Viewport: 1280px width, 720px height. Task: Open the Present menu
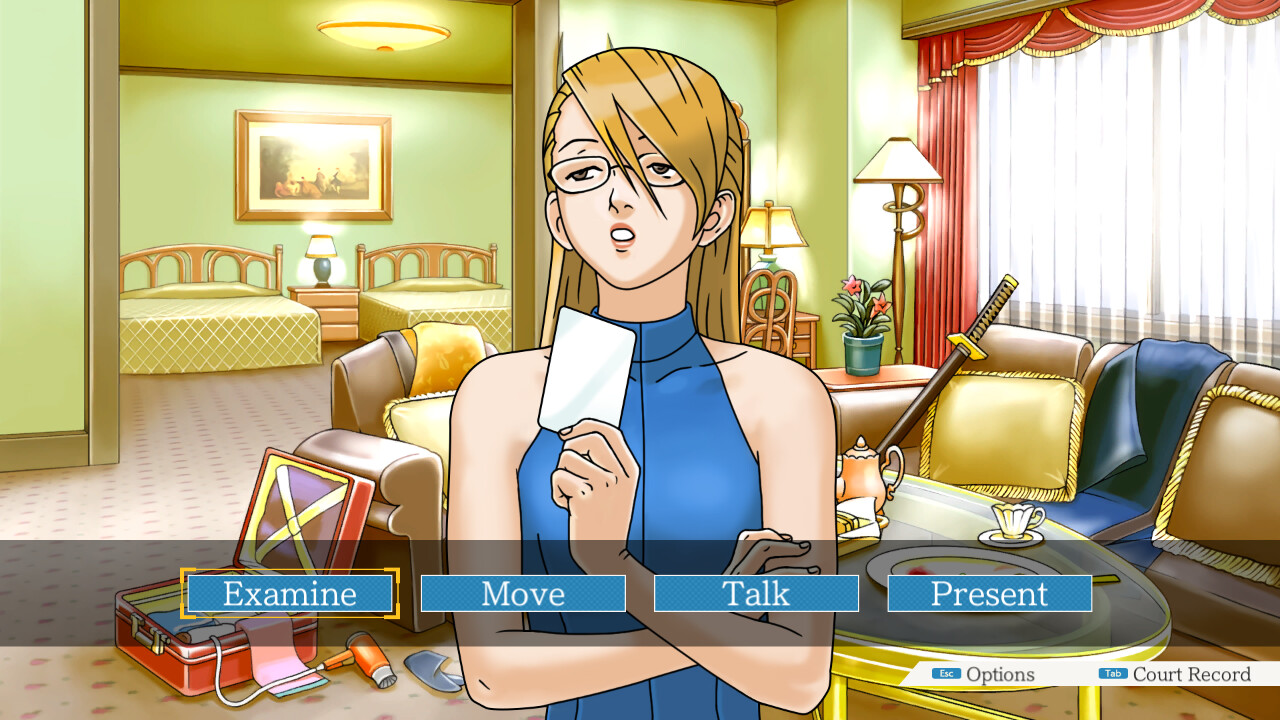point(989,593)
